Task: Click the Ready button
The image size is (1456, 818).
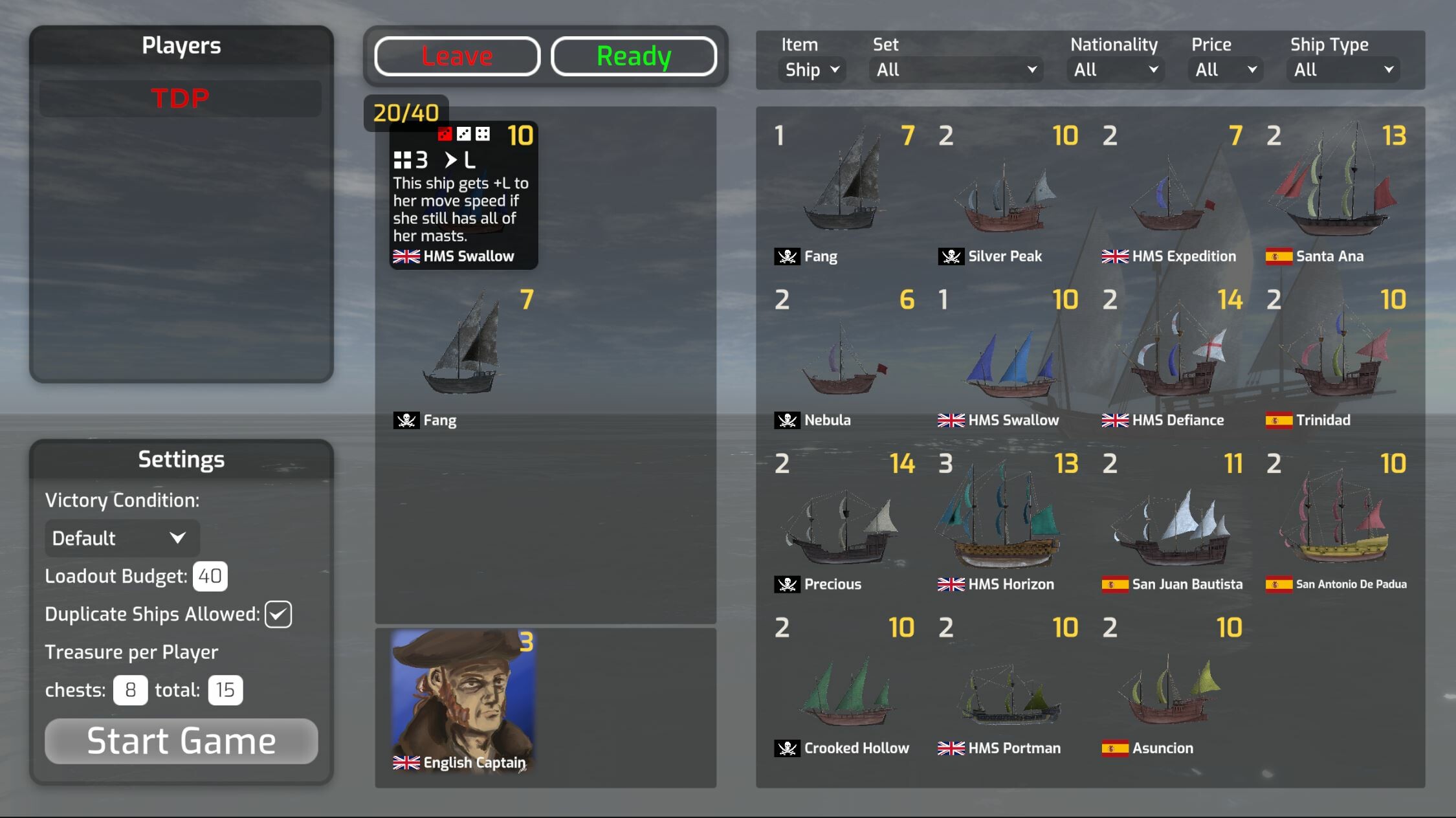Action: (633, 56)
